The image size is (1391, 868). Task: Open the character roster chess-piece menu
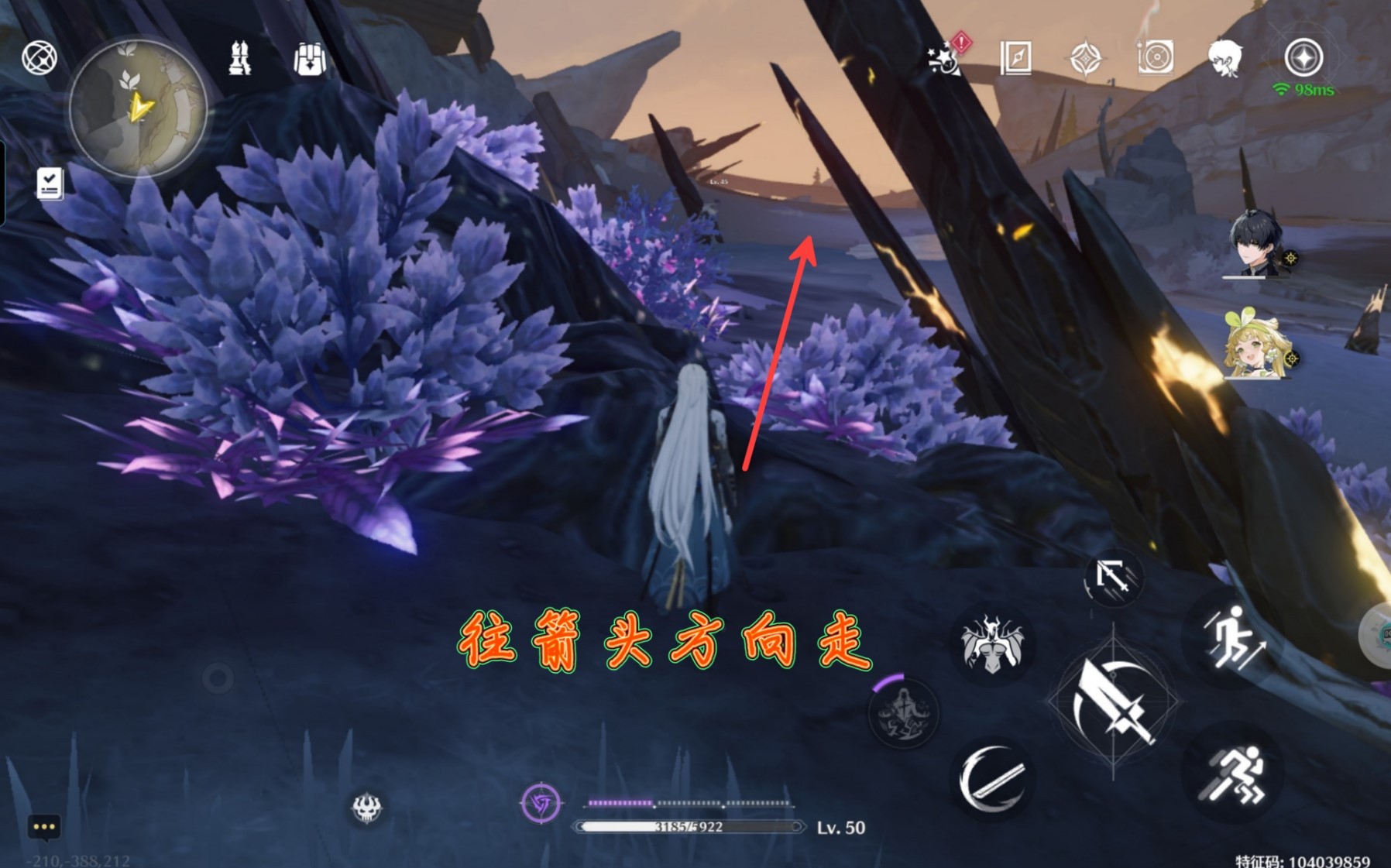point(239,59)
